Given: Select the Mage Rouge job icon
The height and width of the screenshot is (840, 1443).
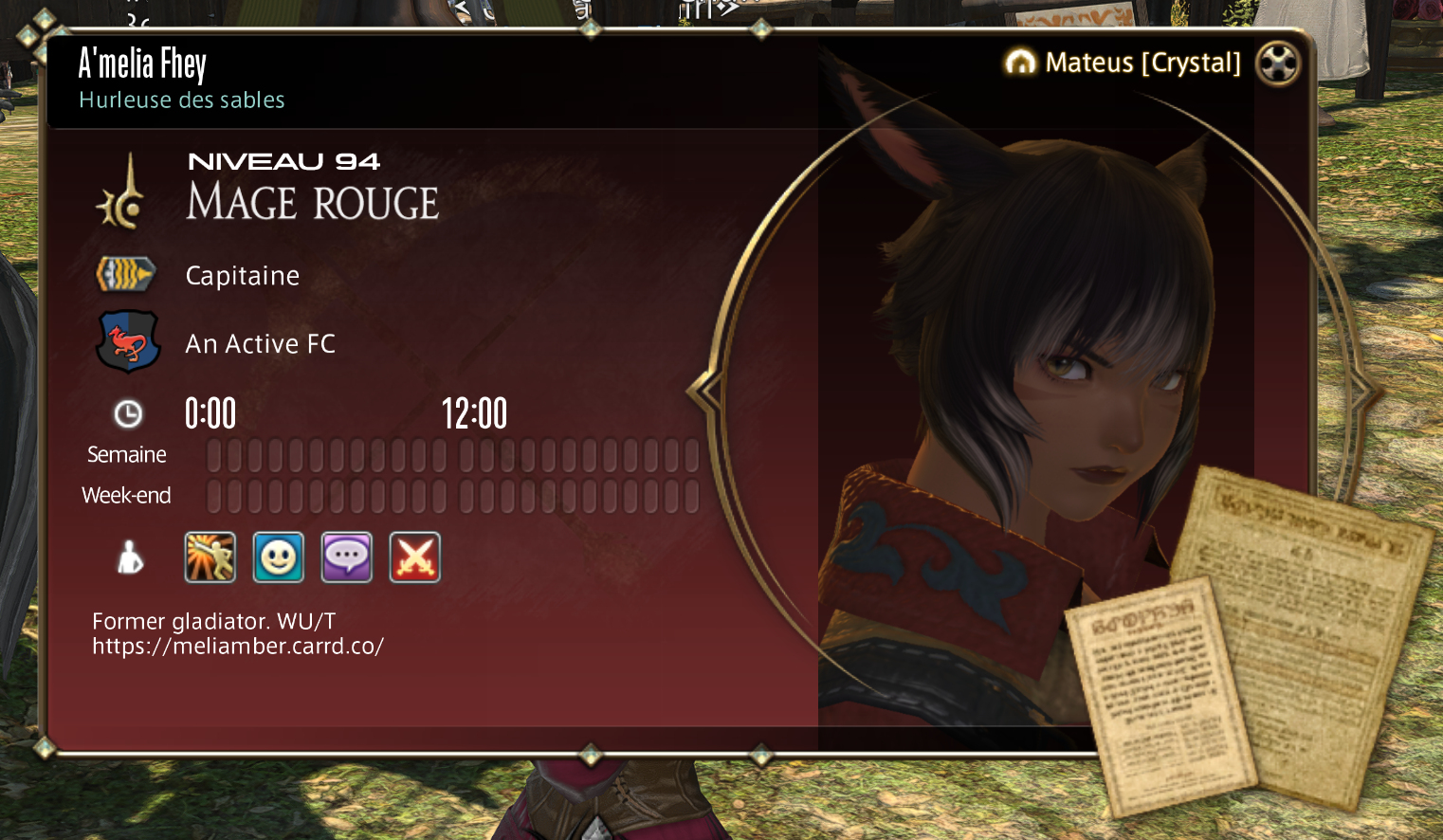Looking at the screenshot, I should [123, 192].
